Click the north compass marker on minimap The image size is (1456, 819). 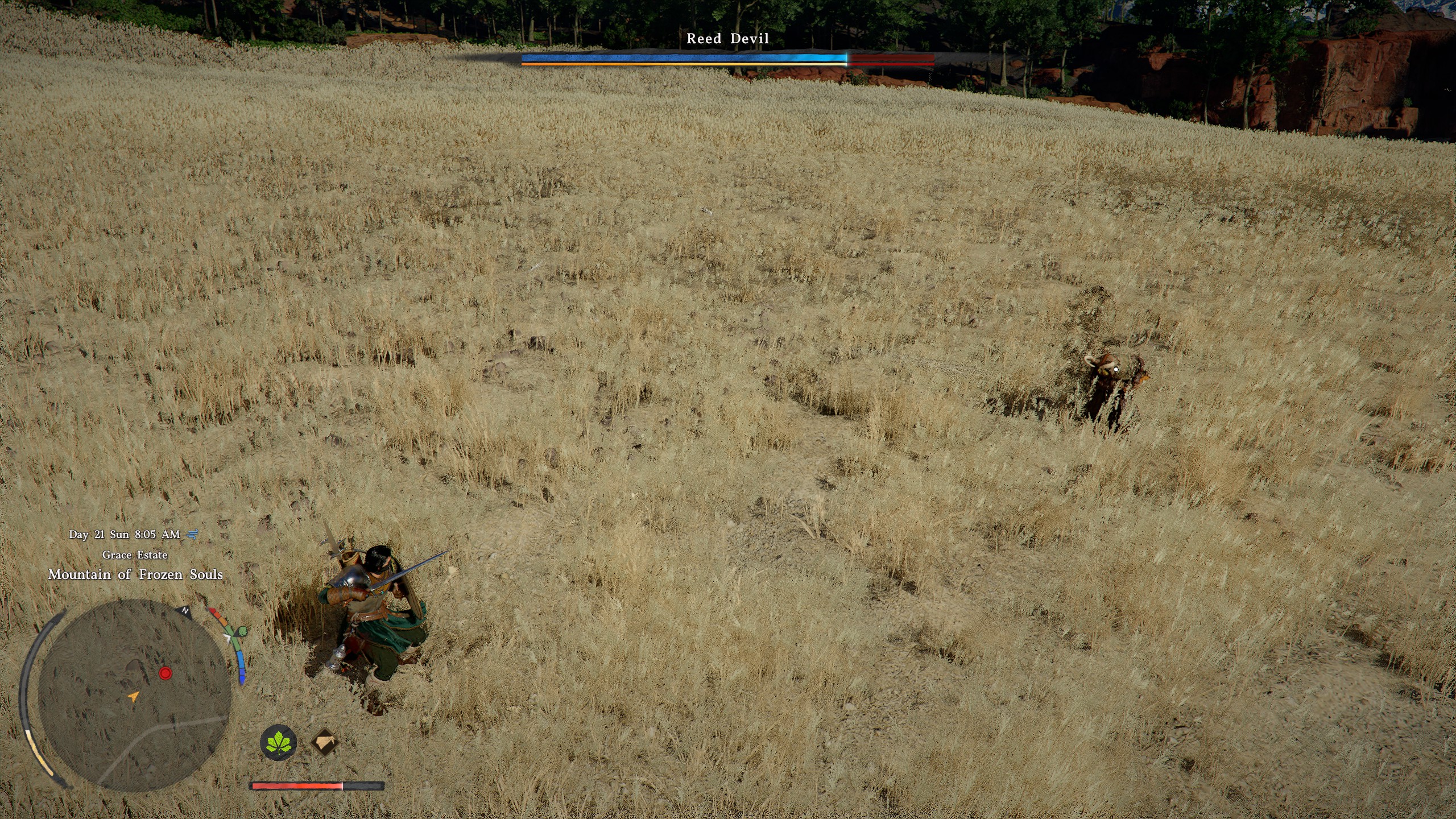[185, 610]
